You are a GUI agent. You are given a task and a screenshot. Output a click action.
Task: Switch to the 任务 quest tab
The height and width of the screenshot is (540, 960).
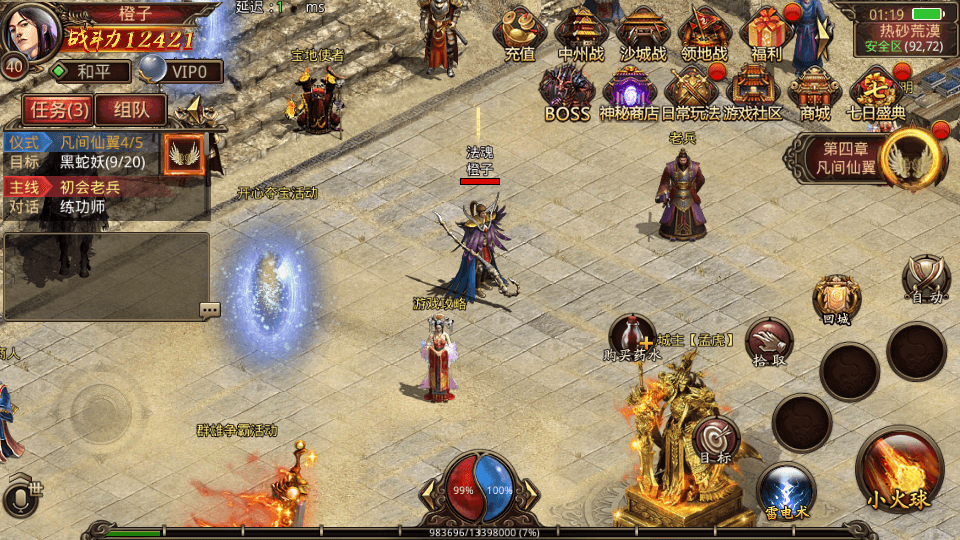point(58,109)
